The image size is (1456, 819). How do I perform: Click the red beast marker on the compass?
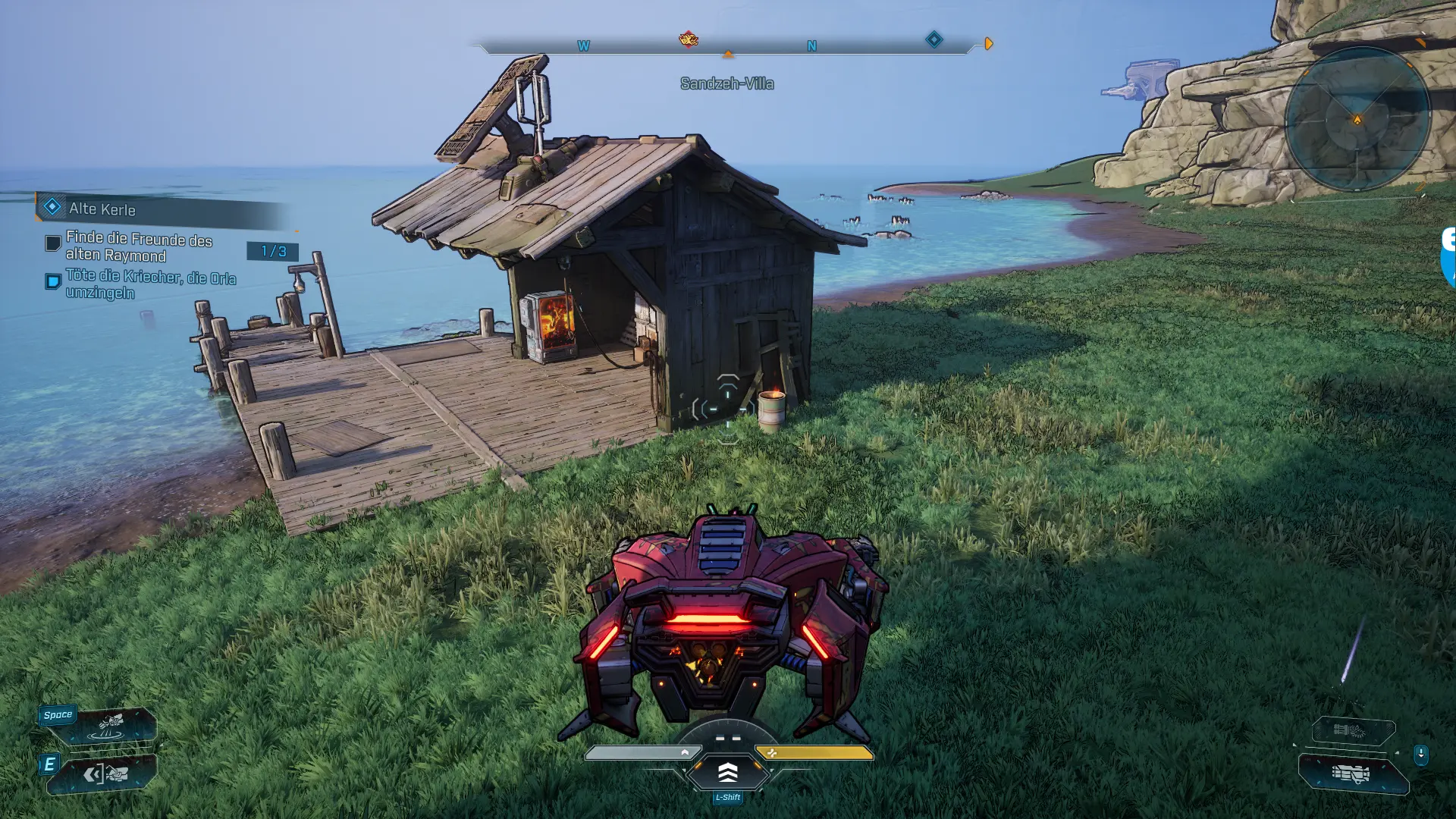tap(689, 39)
